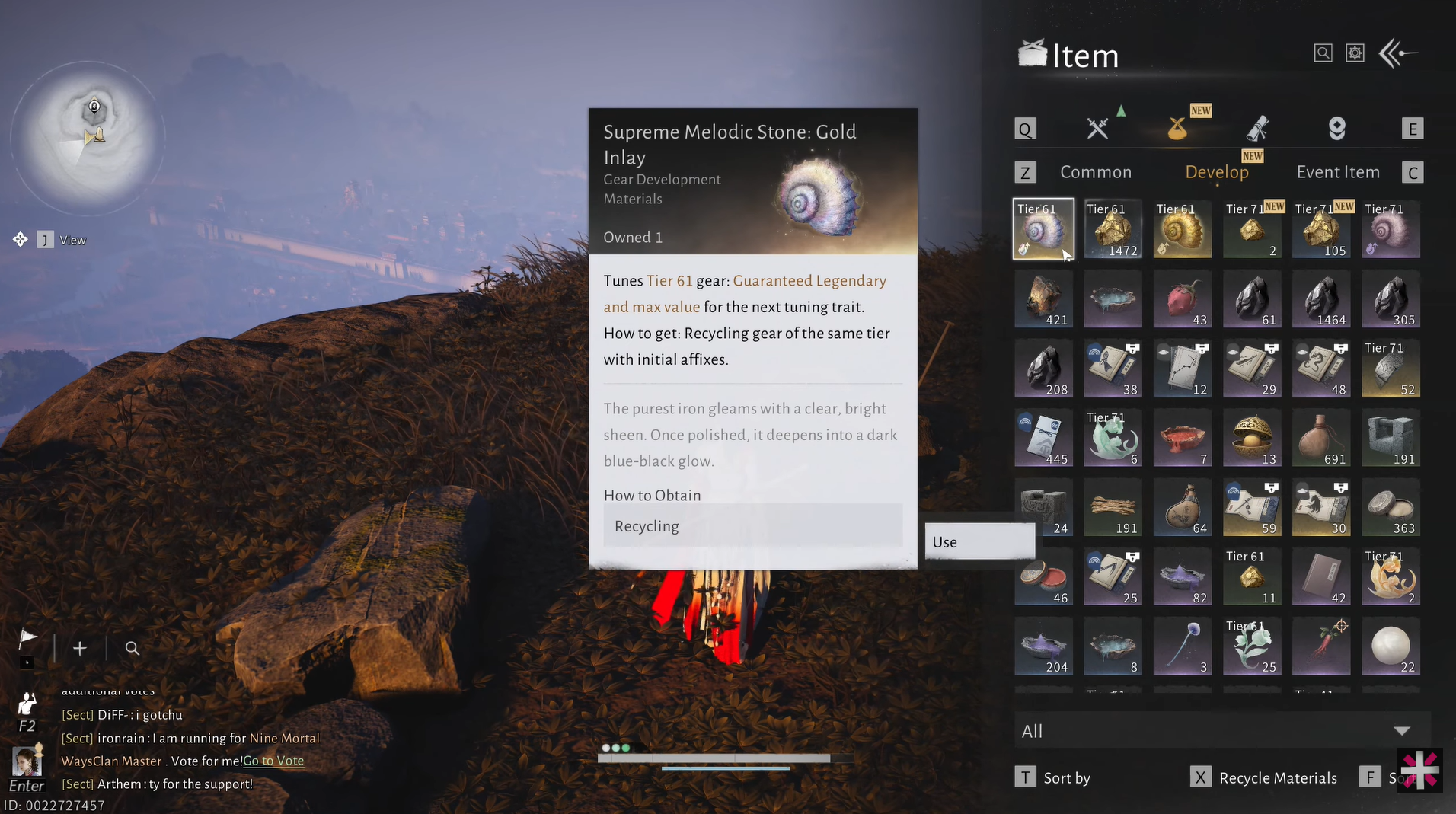
Task: Click the Go to Vote chat link
Action: coord(273,761)
